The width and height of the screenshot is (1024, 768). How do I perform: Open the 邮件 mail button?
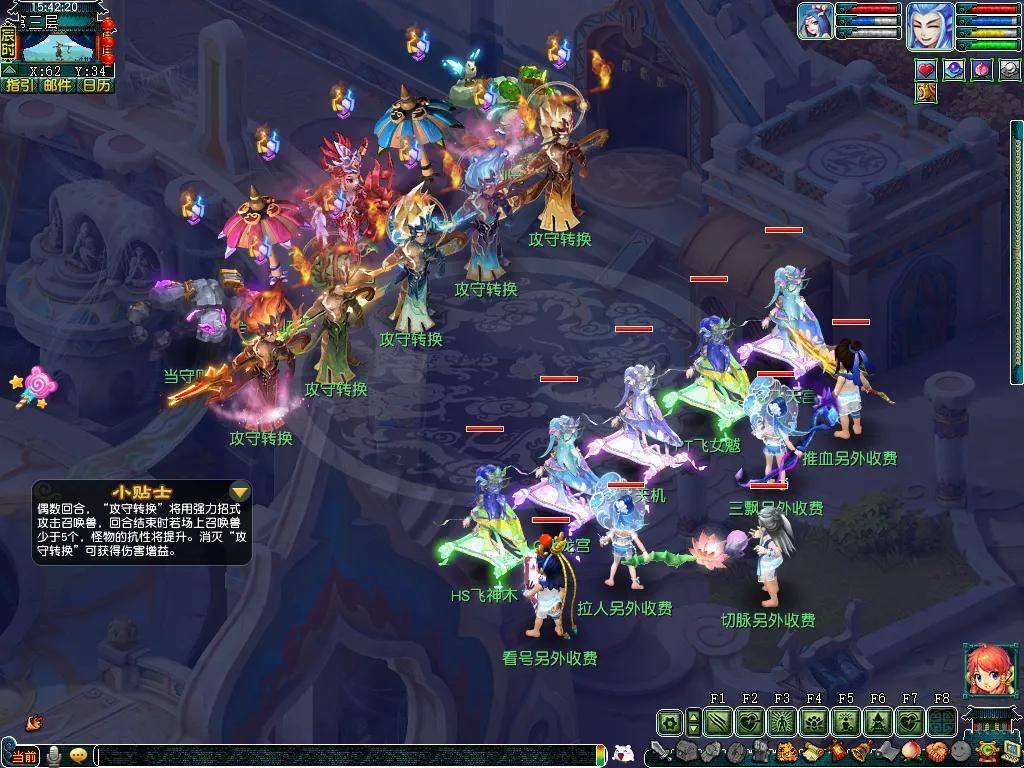(x=58, y=86)
